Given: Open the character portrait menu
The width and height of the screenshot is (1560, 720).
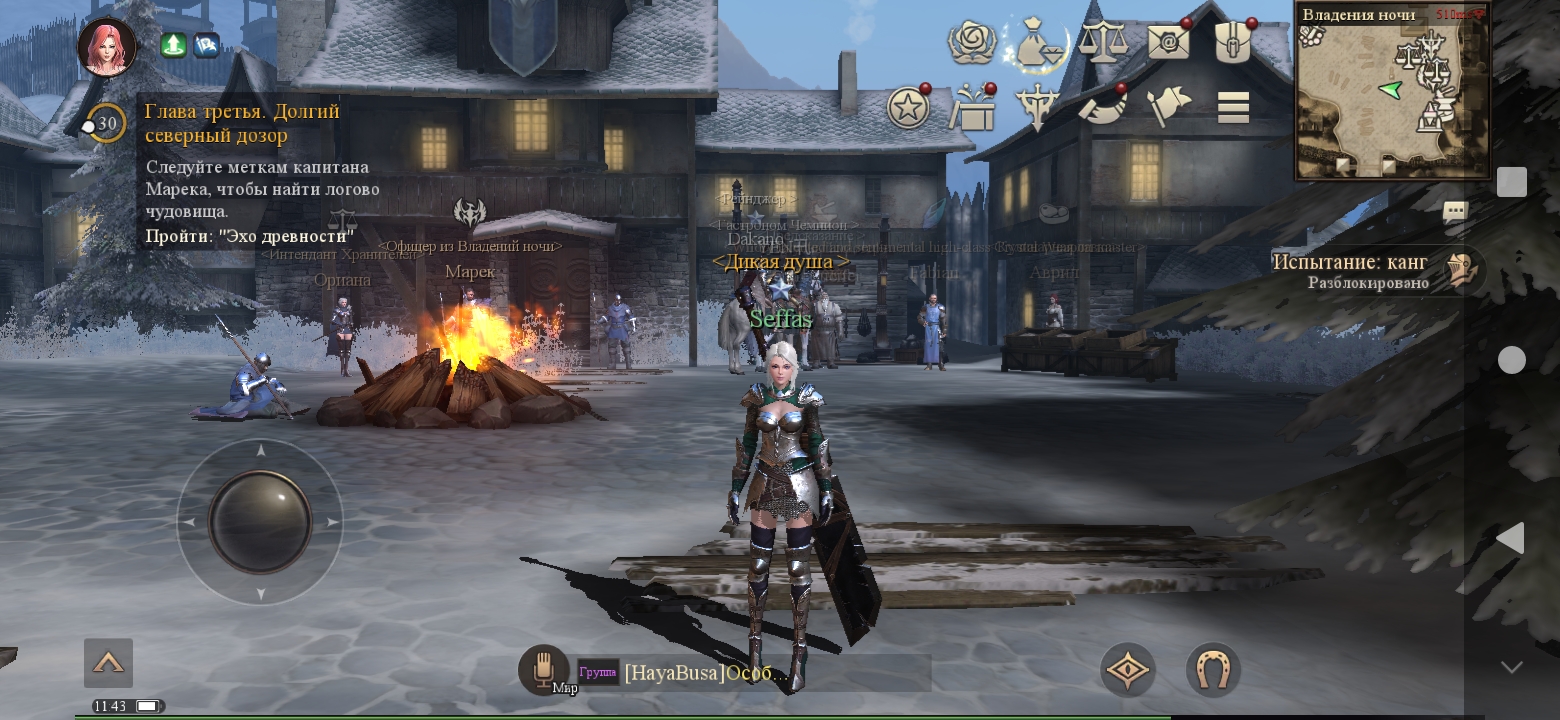Looking at the screenshot, I should coord(107,47).
